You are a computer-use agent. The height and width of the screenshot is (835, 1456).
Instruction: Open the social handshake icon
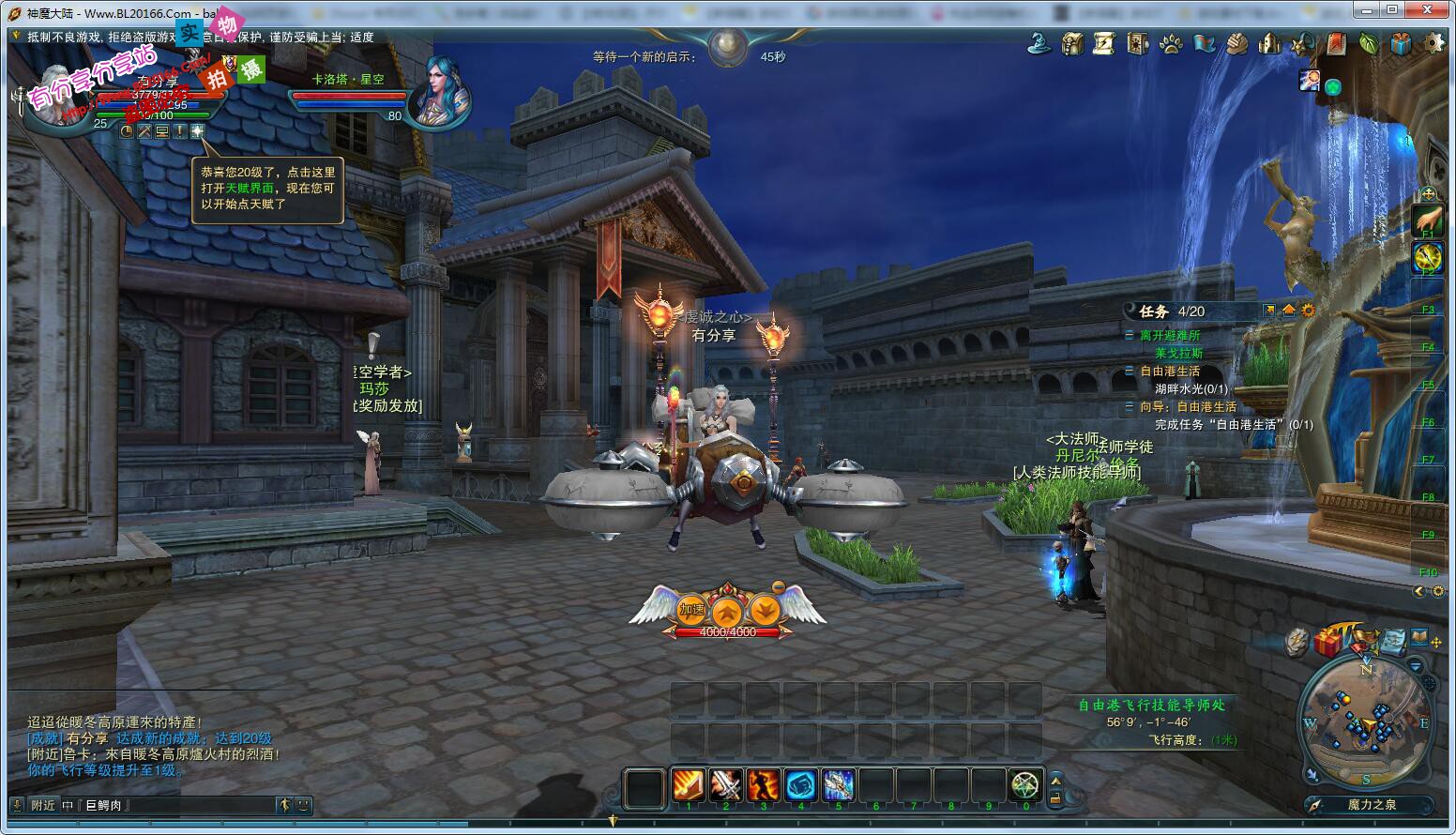coord(1238,42)
